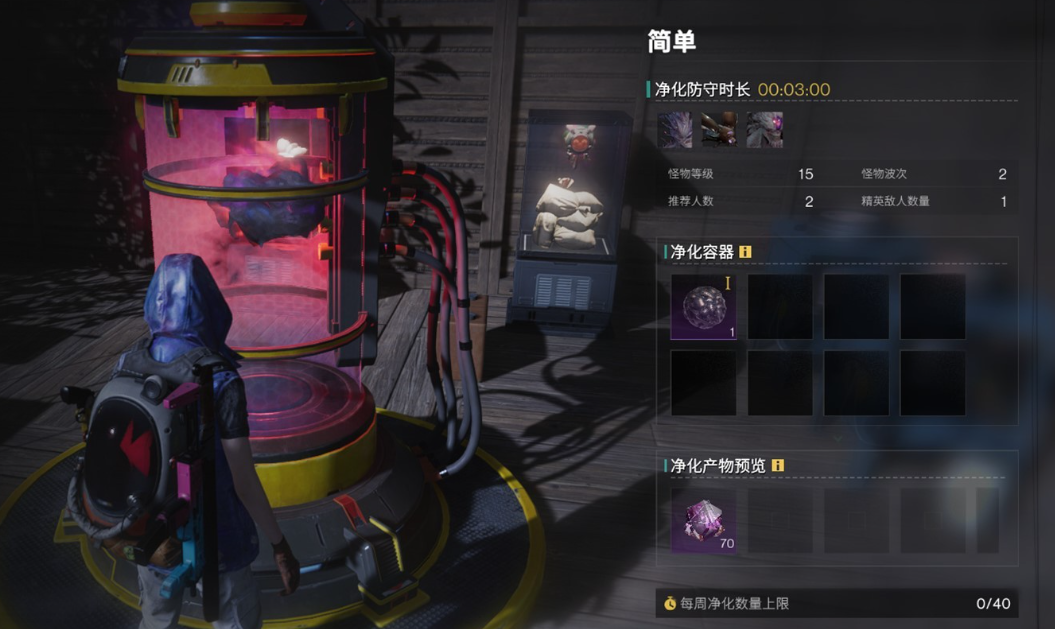Select the purple orb in the 净化容器 slot
Viewport: 1055px width, 629px height.
point(703,307)
